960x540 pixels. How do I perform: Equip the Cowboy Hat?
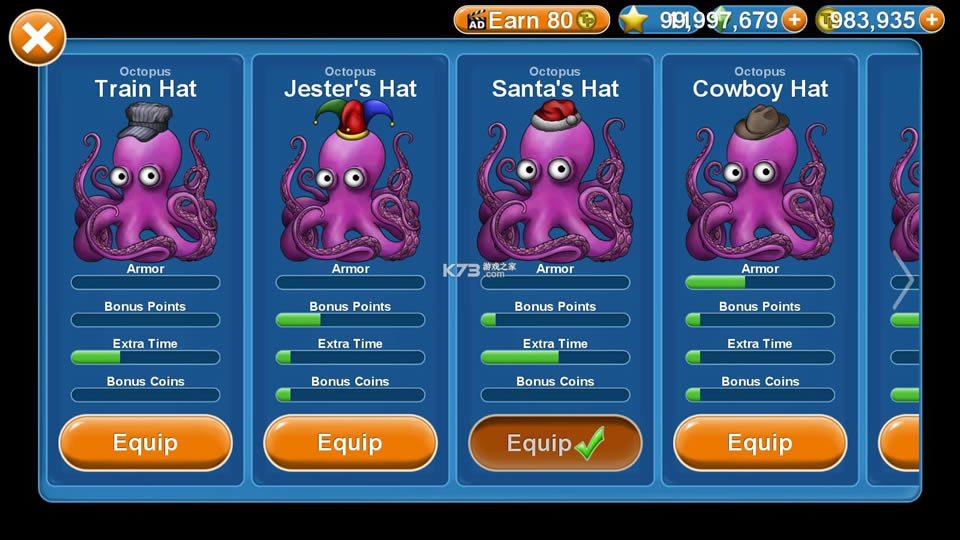tap(760, 443)
